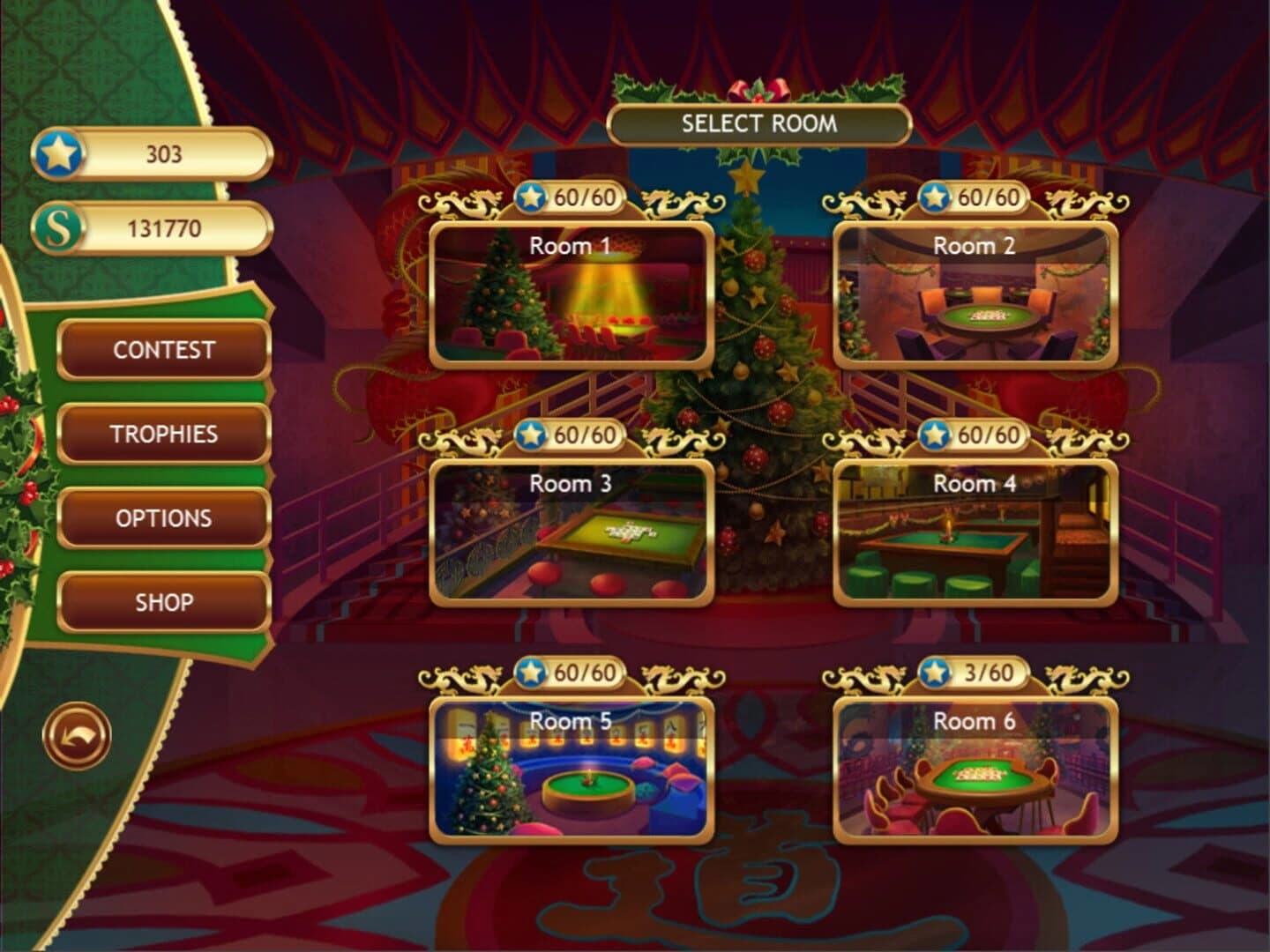Open the TROPHIES screen
Screen dimensions: 1270x952
163,435
